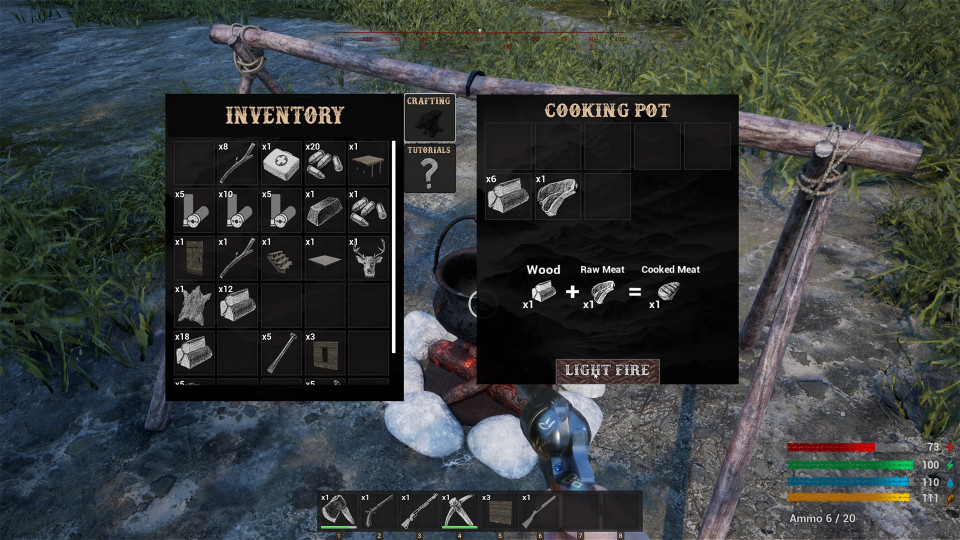Screen dimensions: 960x540
Task: Select the x18 wood logs stack
Action: [194, 353]
